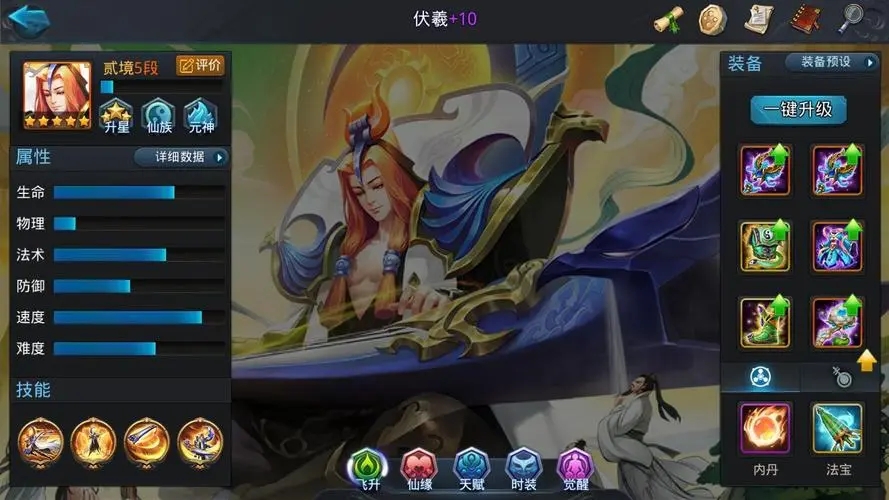This screenshot has height=500, width=889.
Task: Open the 仙缘 bond tab
Action: (x=419, y=467)
